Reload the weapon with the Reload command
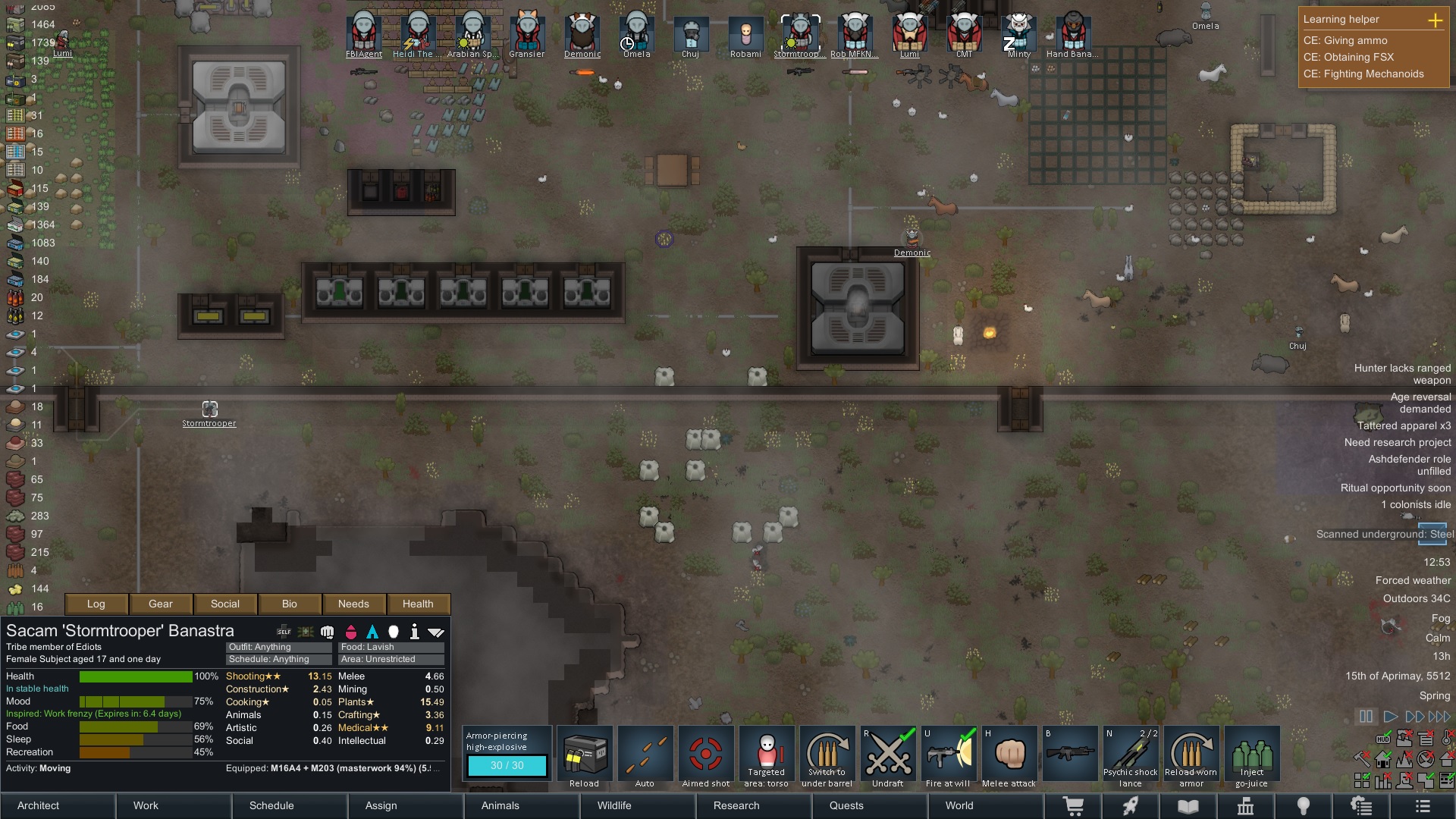 click(584, 758)
